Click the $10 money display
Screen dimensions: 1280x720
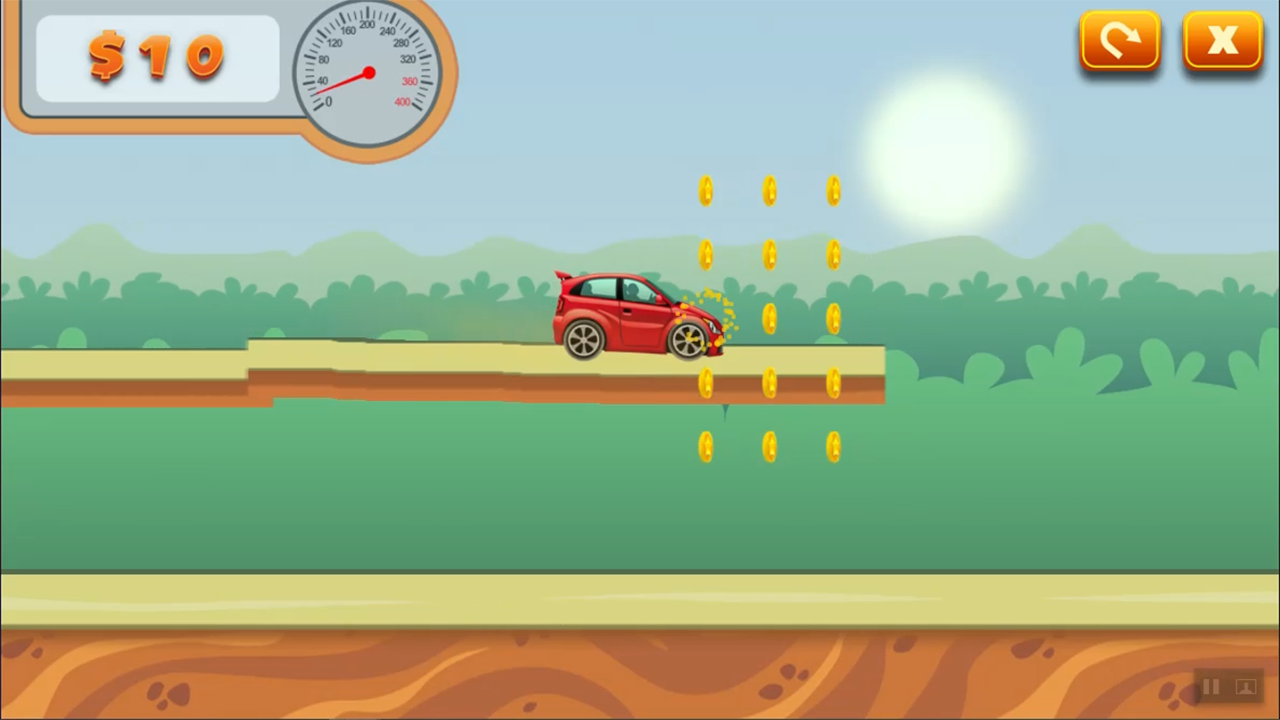pyautogui.click(x=155, y=58)
